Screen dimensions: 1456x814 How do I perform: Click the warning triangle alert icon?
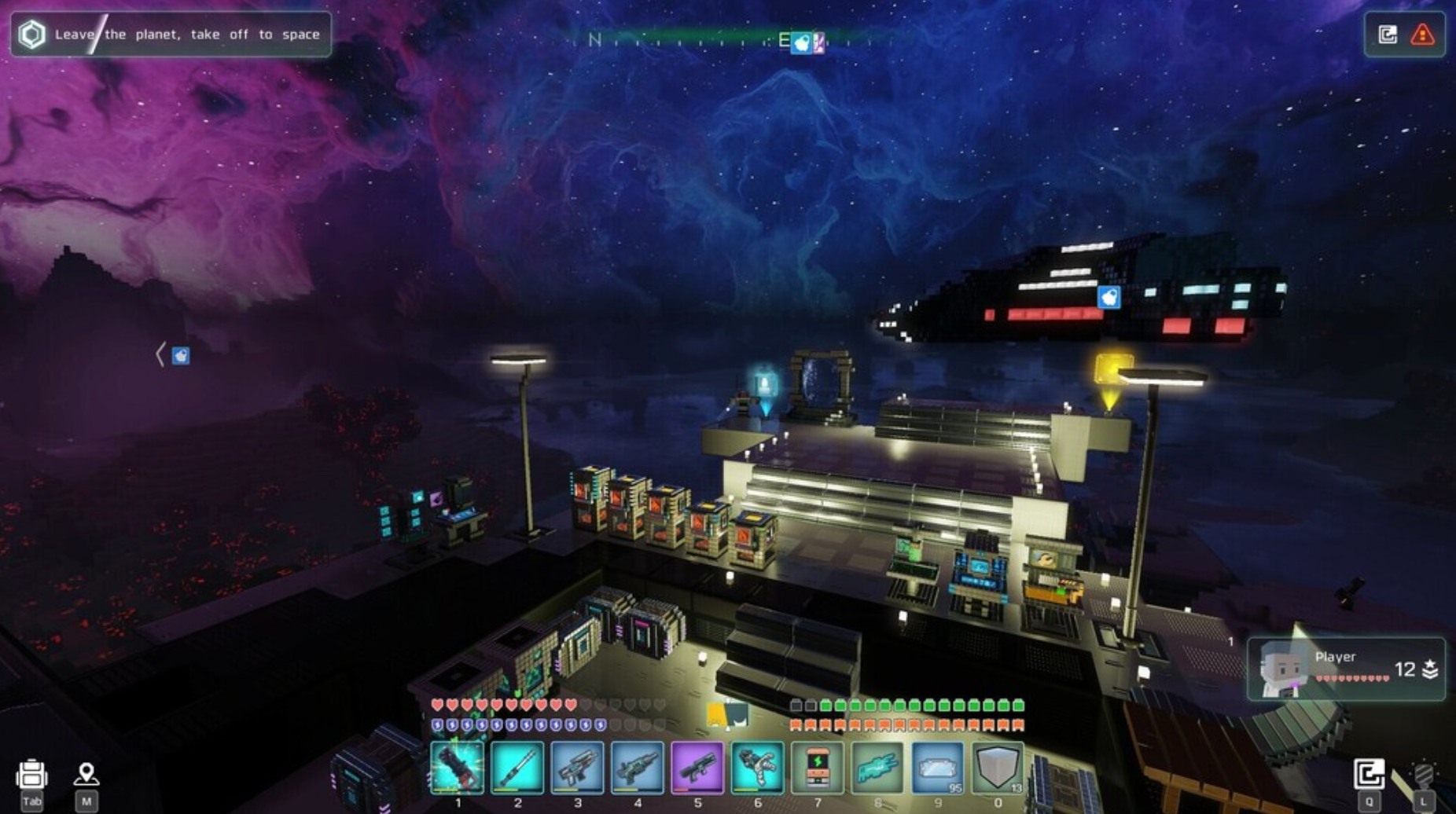[1421, 33]
